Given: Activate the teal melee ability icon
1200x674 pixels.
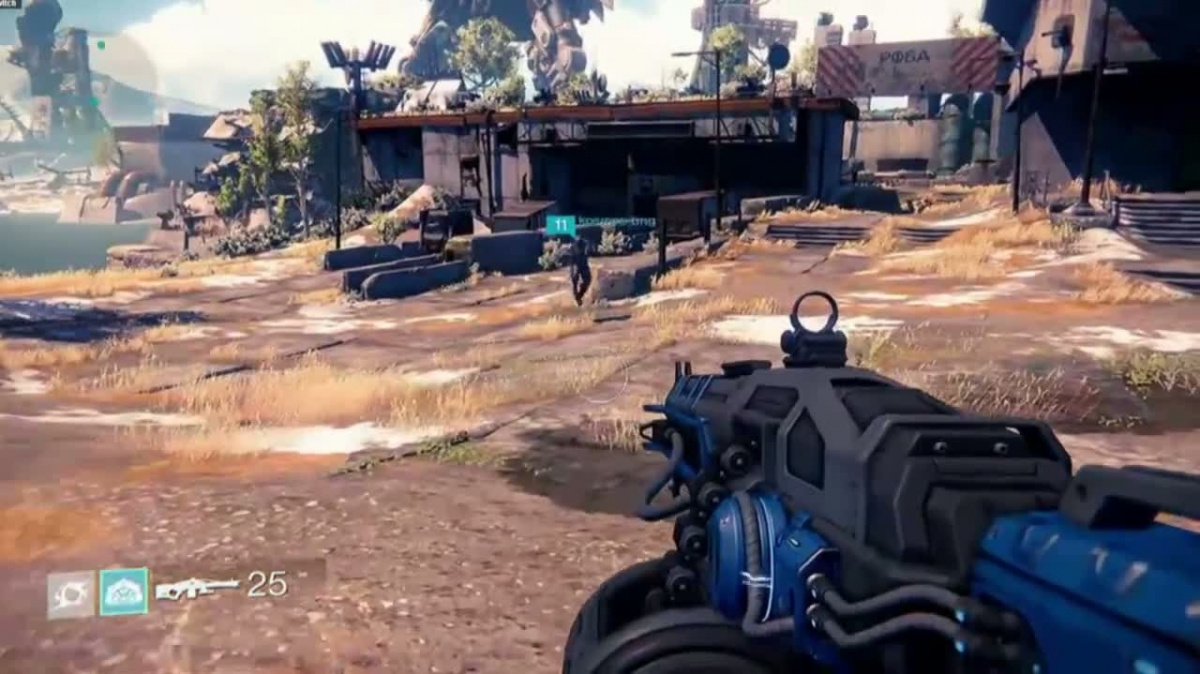Looking at the screenshot, I should [x=124, y=592].
